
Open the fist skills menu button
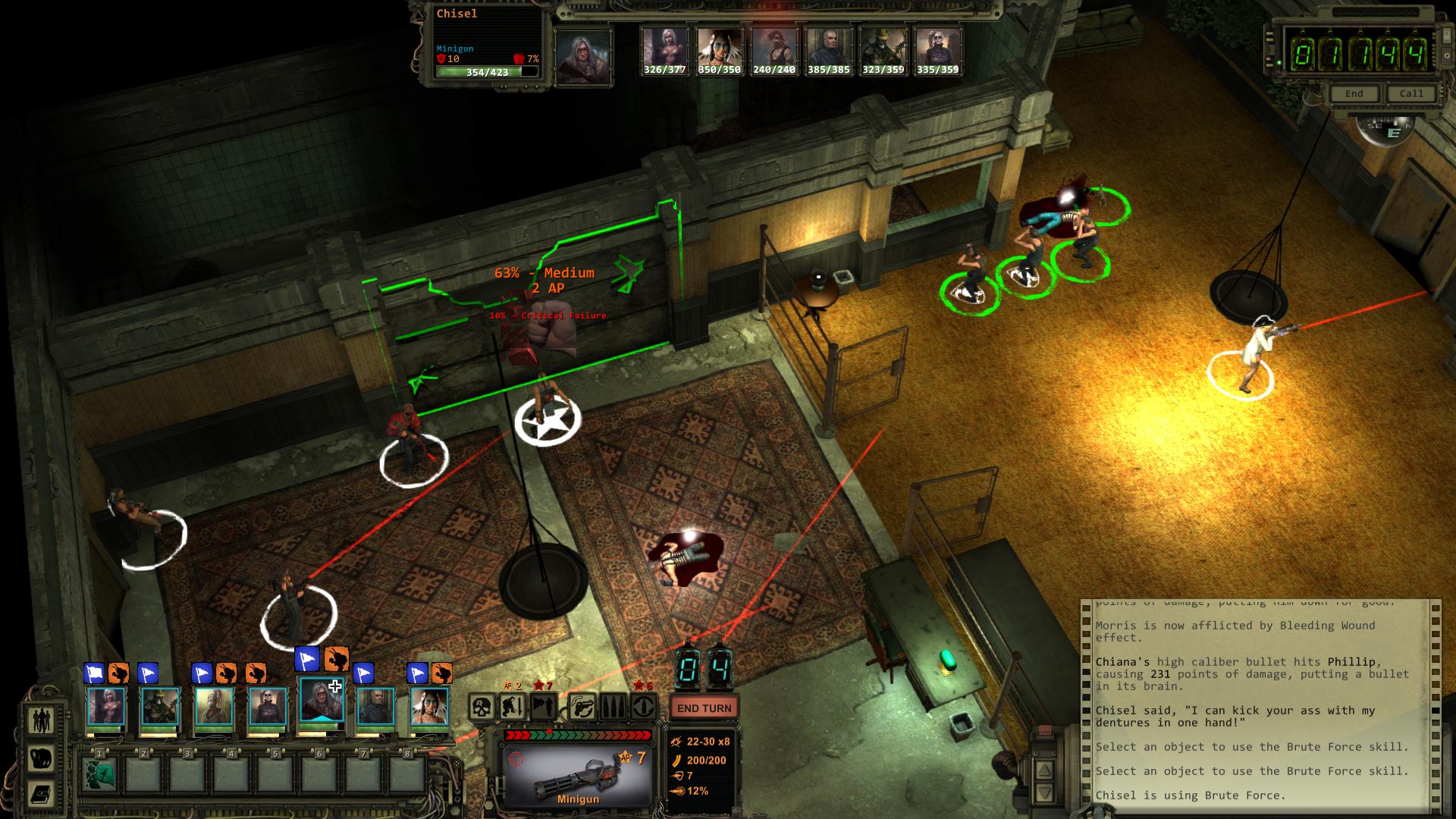point(41,758)
